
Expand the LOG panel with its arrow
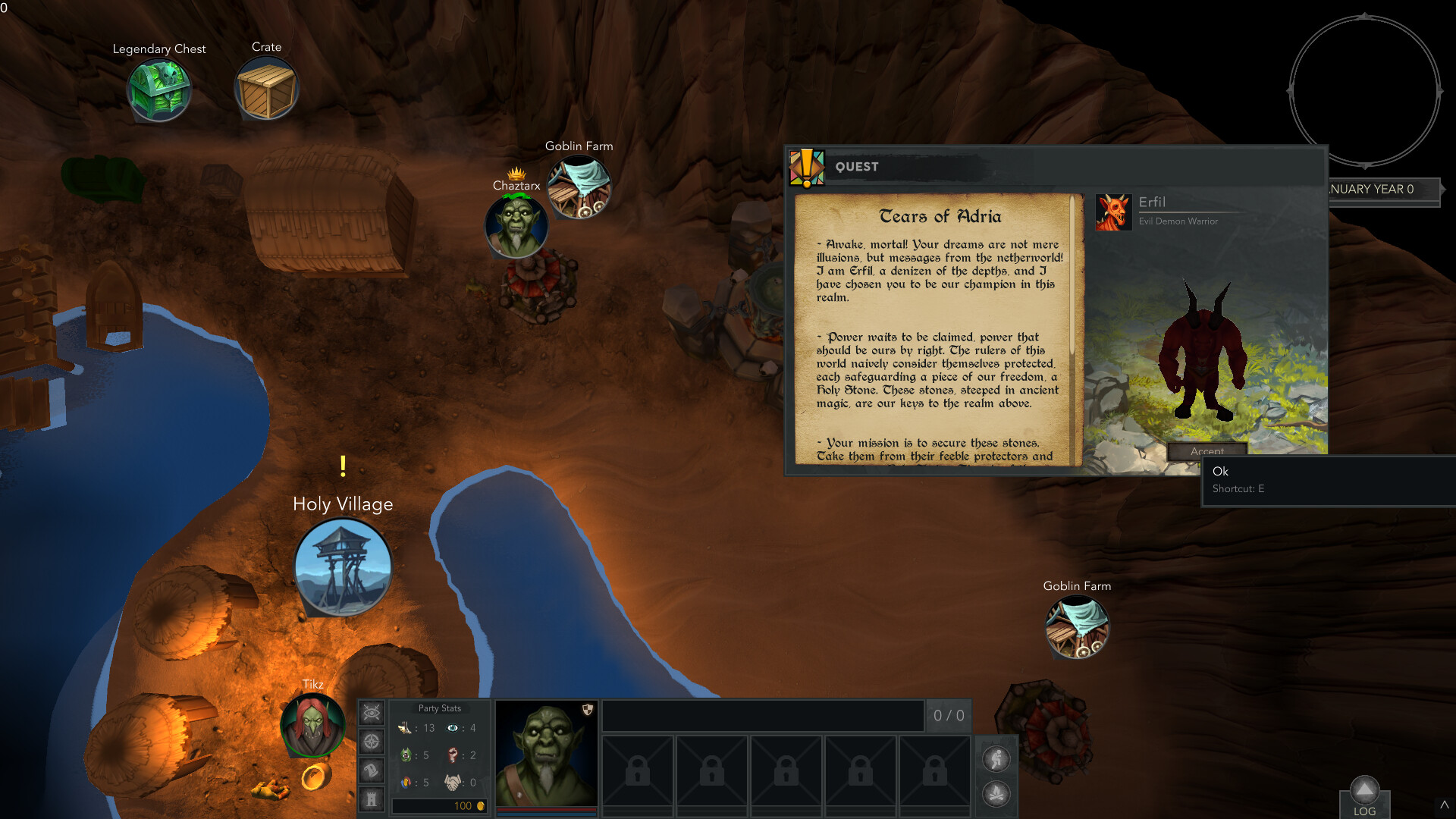coord(1364,789)
